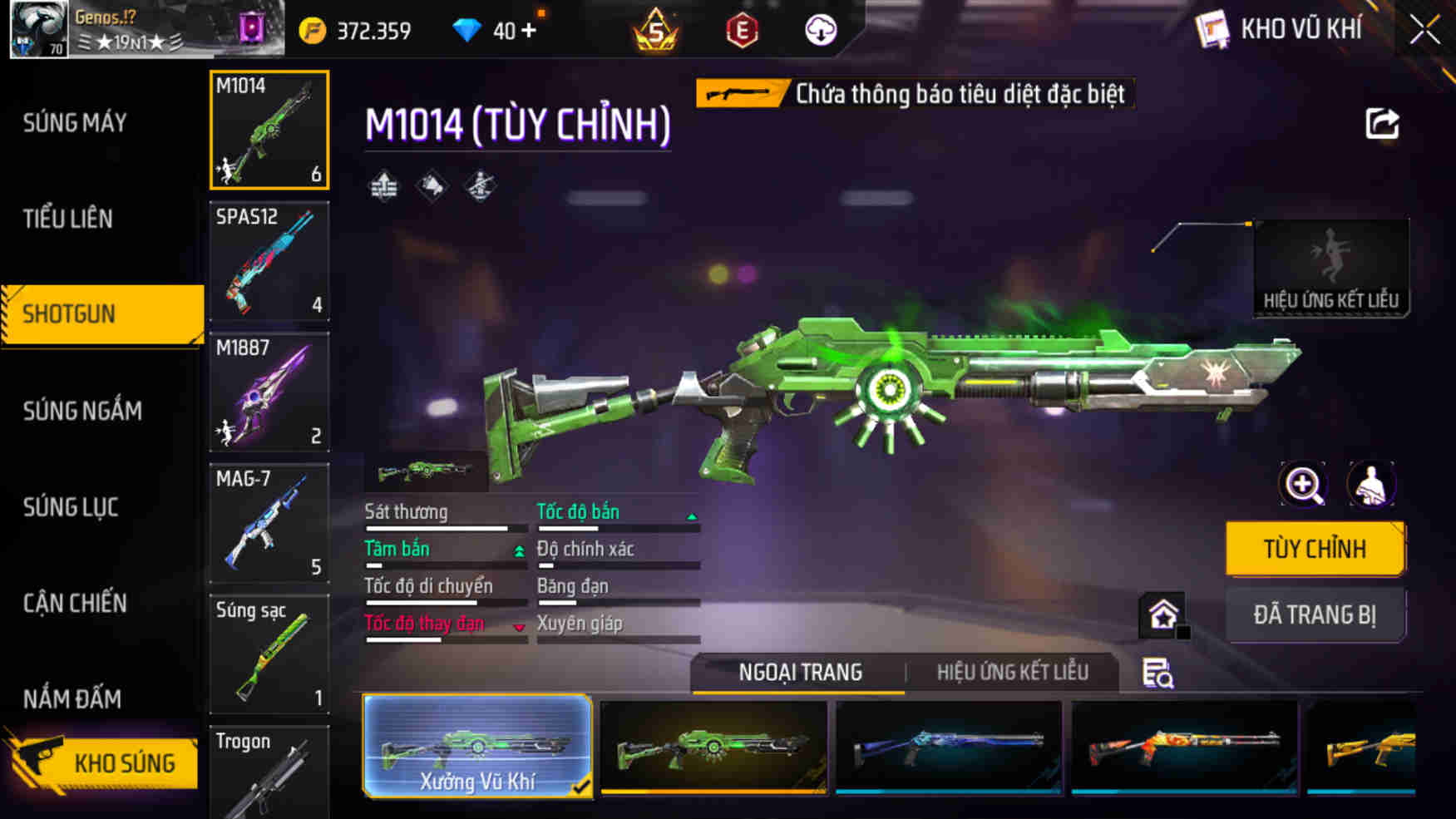Zoom in on the weapon with magnifier icon

click(x=1305, y=485)
